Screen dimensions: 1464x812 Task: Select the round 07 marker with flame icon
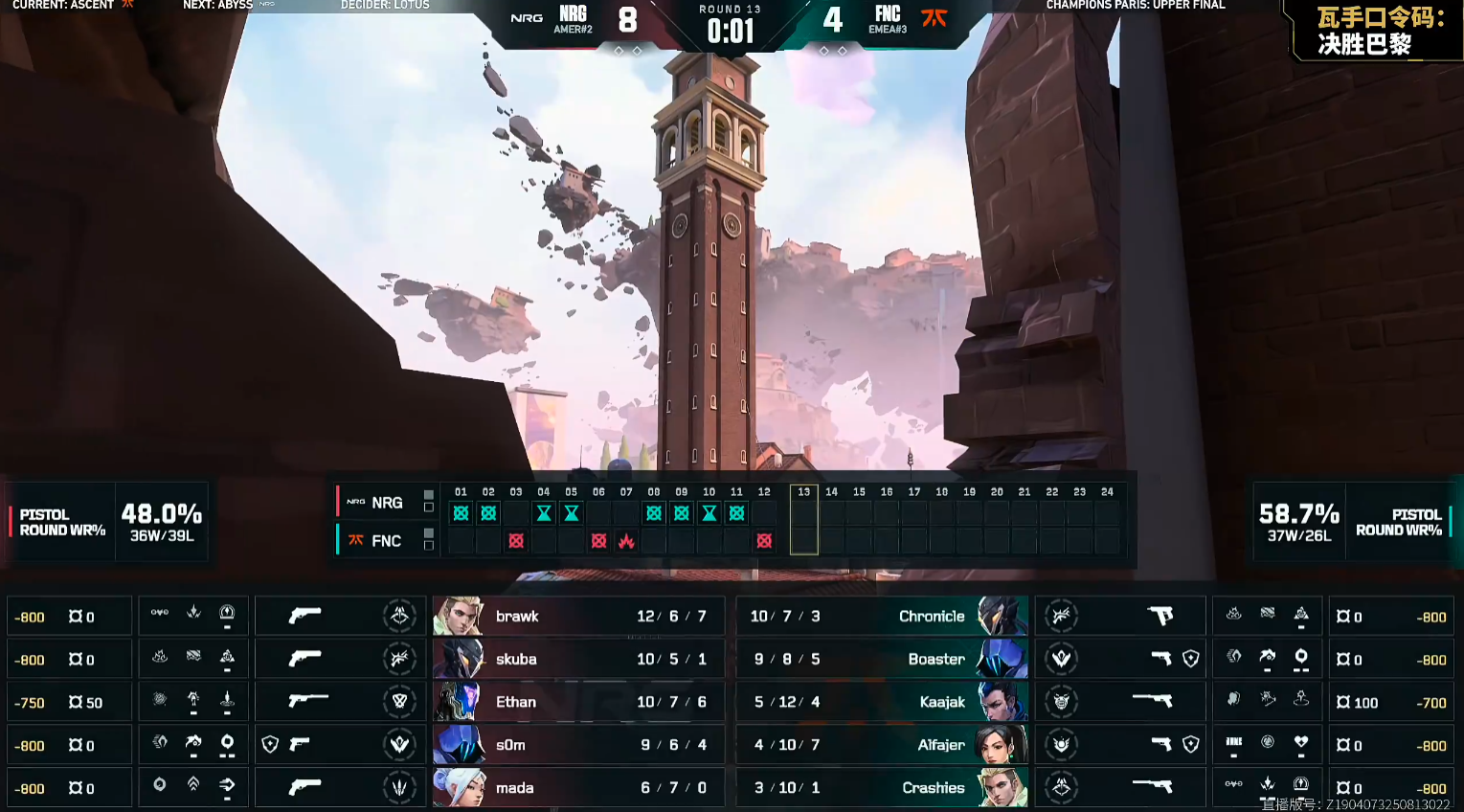[626, 541]
